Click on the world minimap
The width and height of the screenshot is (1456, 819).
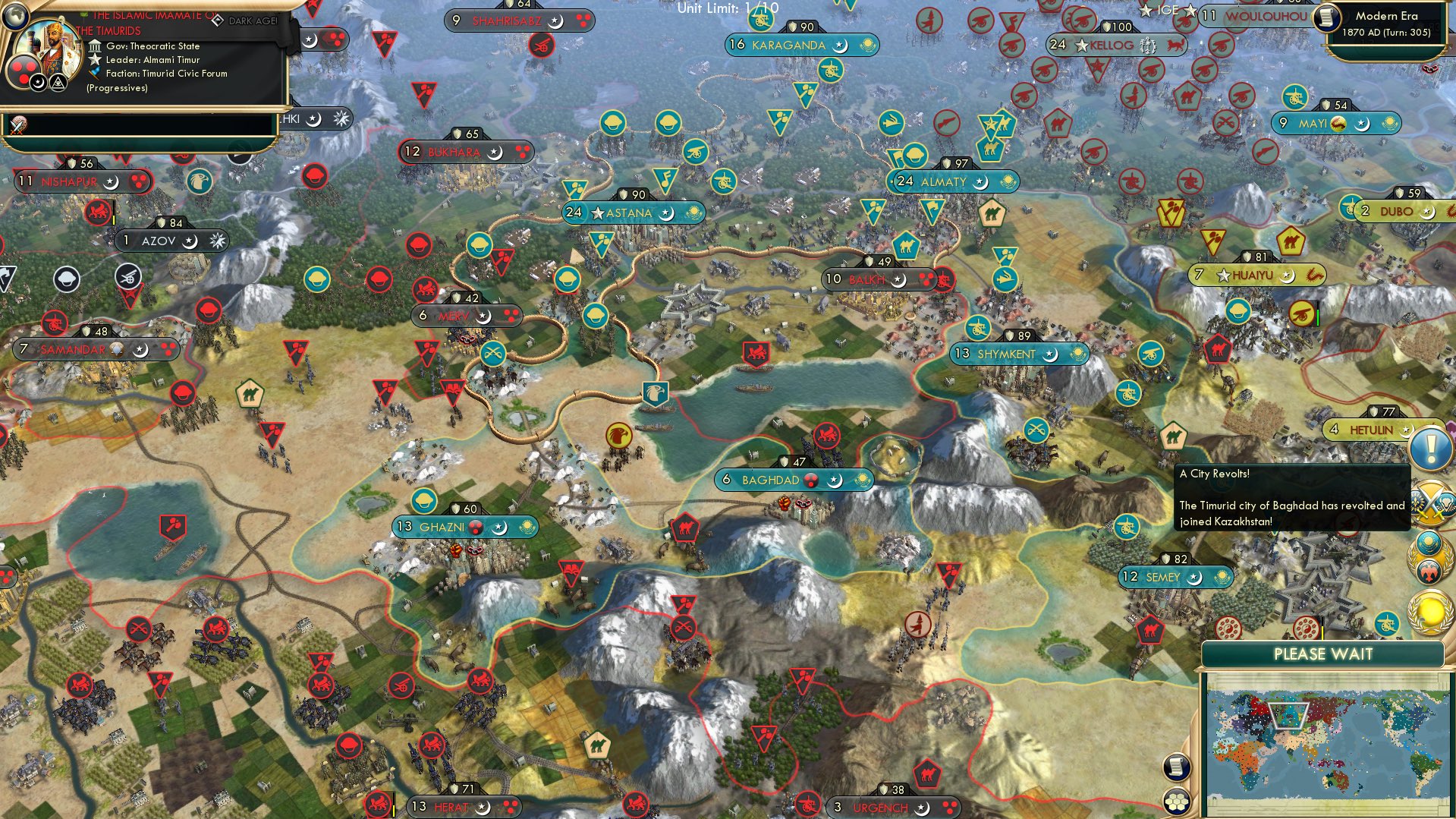coord(1323,742)
